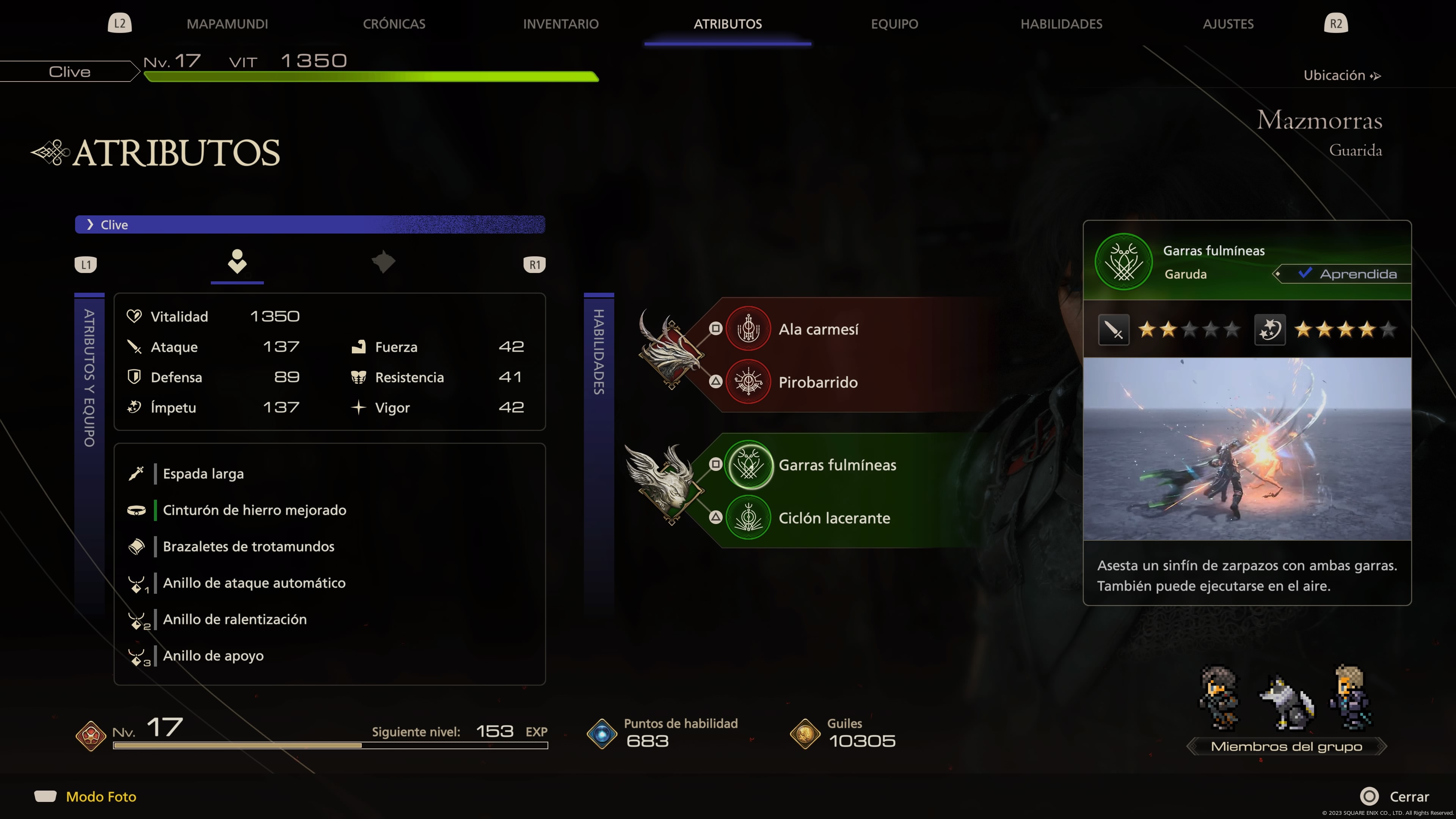Pick the Anillo de ataque automático accessory
The image size is (1456, 819).
pyautogui.click(x=254, y=583)
